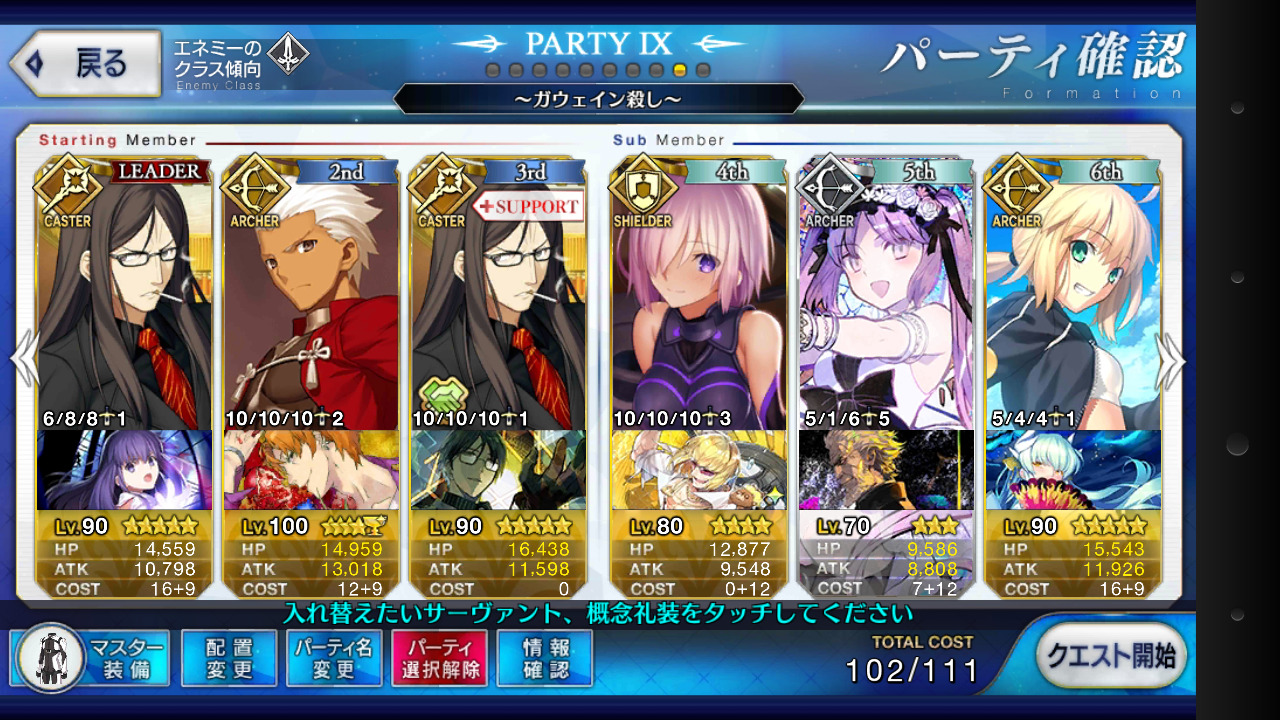Select the LEADER Caster servant card

(x=124, y=300)
